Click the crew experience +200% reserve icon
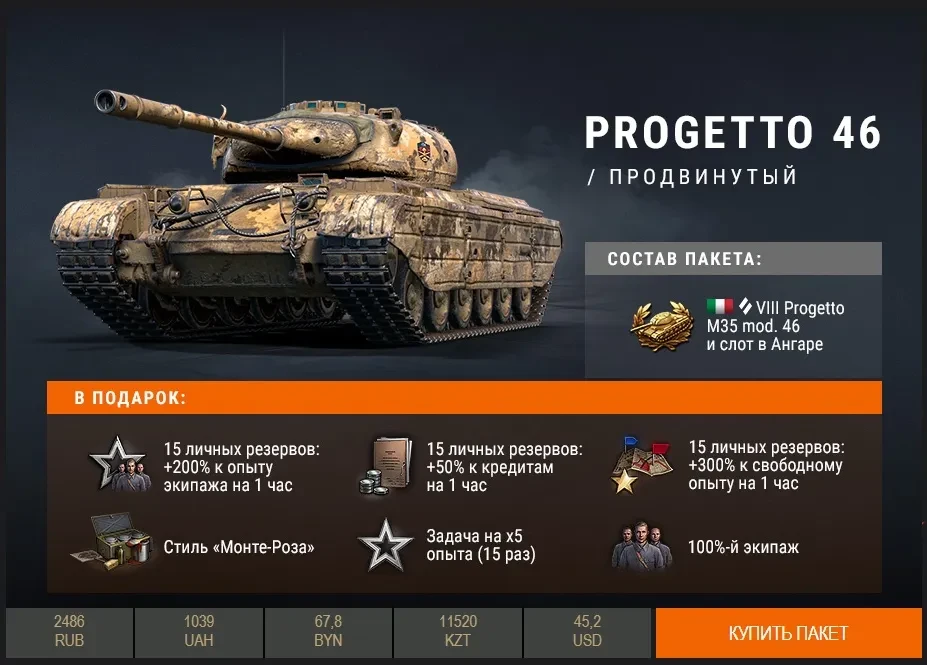This screenshot has height=665, width=927. coord(117,465)
